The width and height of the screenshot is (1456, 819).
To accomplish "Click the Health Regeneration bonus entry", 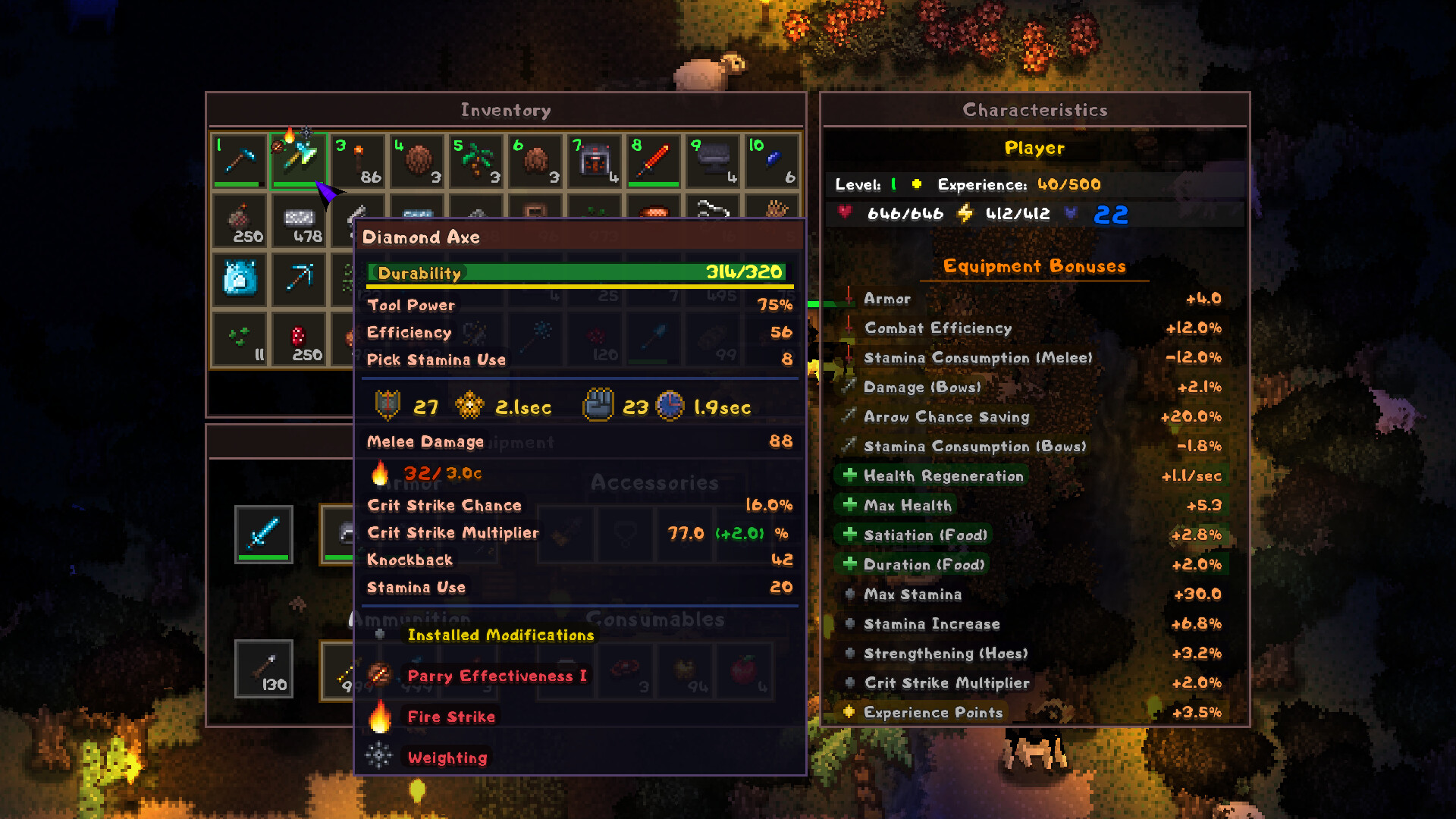I will (x=944, y=475).
